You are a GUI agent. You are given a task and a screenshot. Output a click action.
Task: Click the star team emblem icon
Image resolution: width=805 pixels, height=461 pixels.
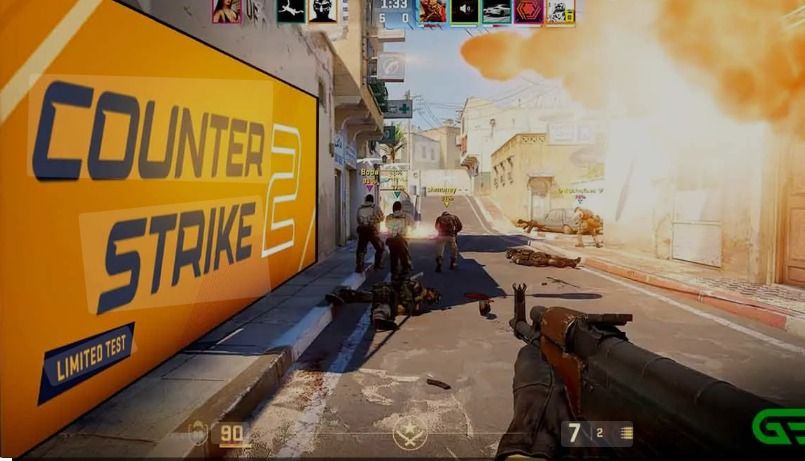click(x=410, y=433)
